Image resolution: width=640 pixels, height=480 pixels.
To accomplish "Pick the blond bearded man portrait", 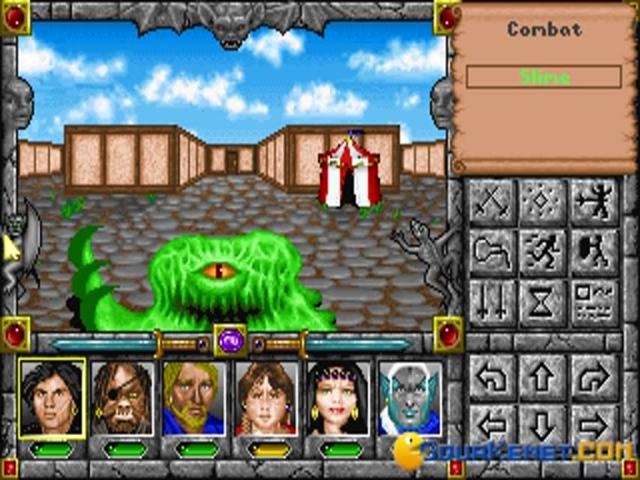I will tap(193, 398).
